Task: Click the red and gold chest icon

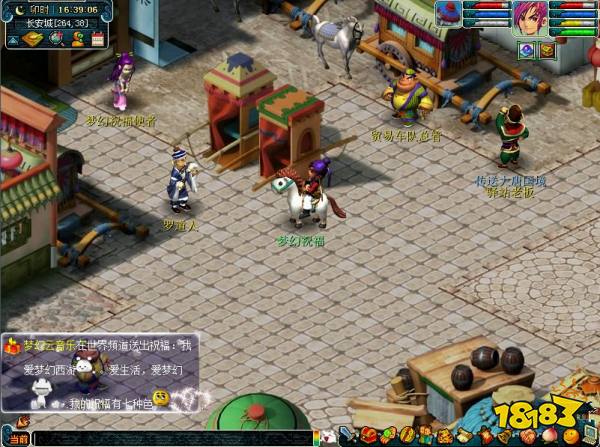Action: (547, 49)
